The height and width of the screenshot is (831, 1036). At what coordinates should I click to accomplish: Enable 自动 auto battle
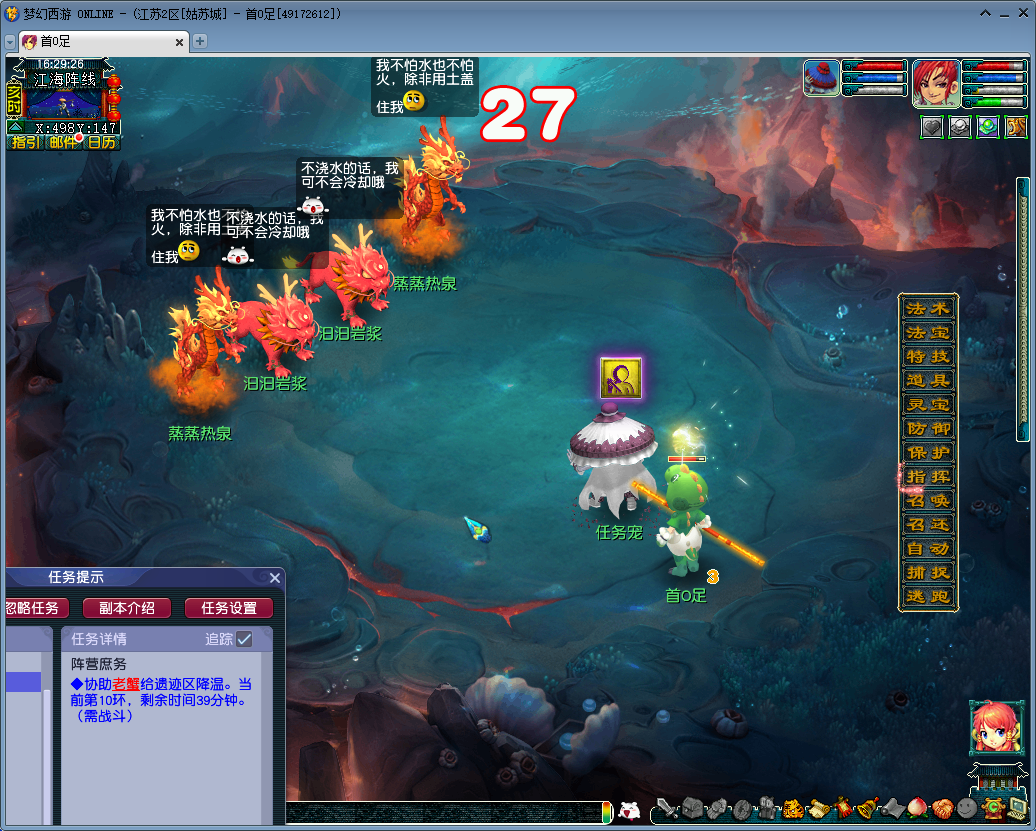[927, 548]
